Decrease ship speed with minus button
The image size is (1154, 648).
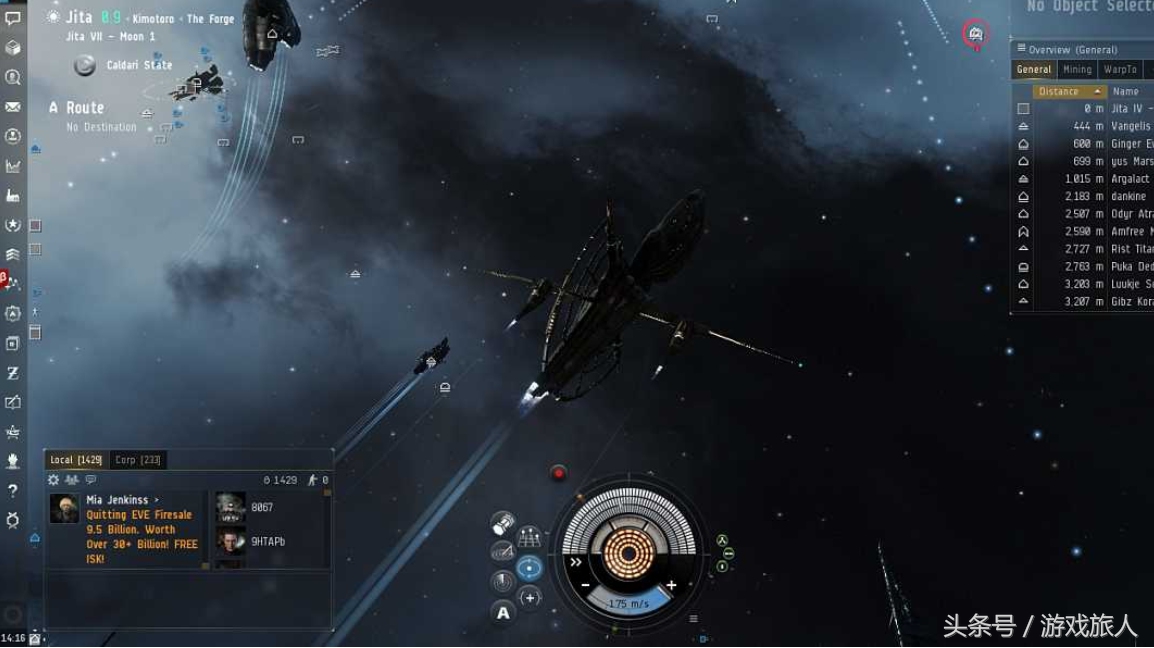click(x=585, y=585)
